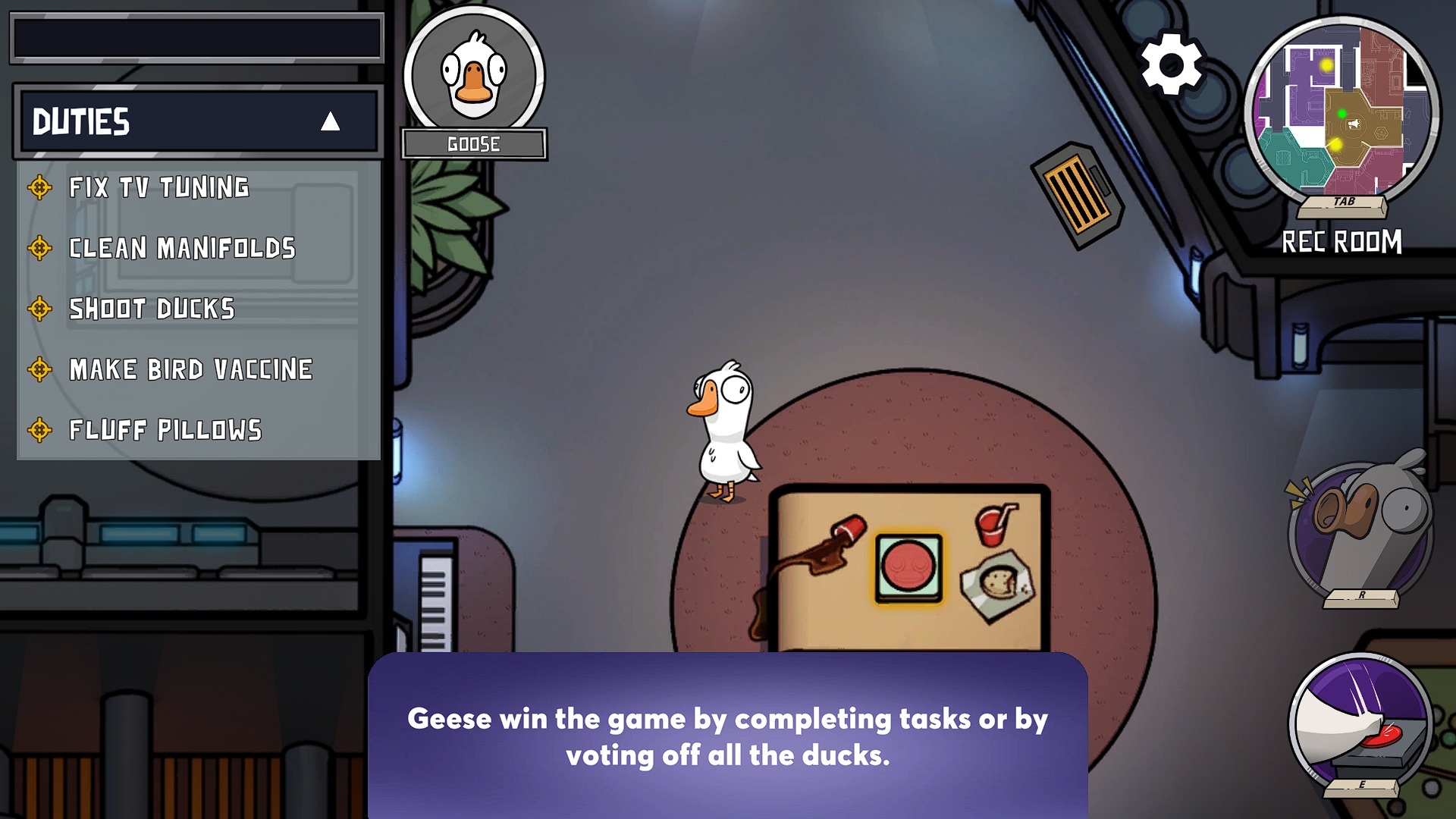This screenshot has width=1456, height=819.
Task: Toggle tracking for Clean Manifolds crosshair
Action: [x=39, y=249]
